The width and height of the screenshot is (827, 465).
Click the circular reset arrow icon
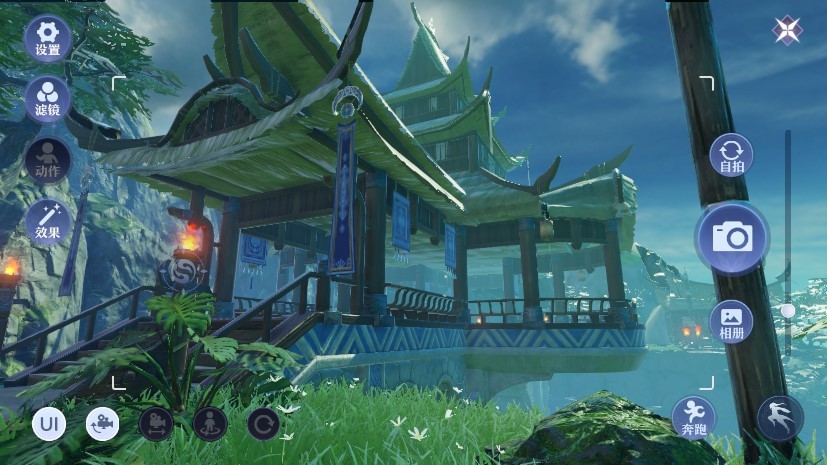click(x=264, y=424)
